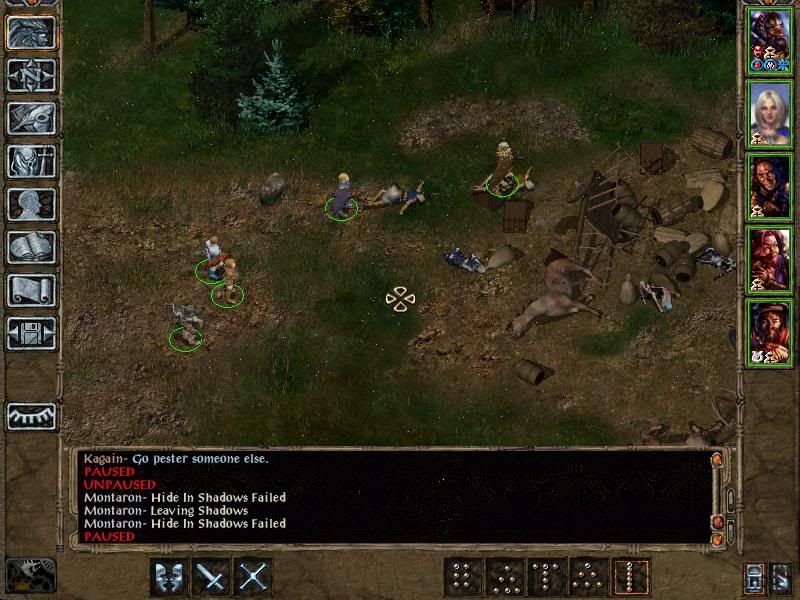Screen dimensions: 800x600
Task: Show the character record using the bust icon
Action: [x=31, y=204]
